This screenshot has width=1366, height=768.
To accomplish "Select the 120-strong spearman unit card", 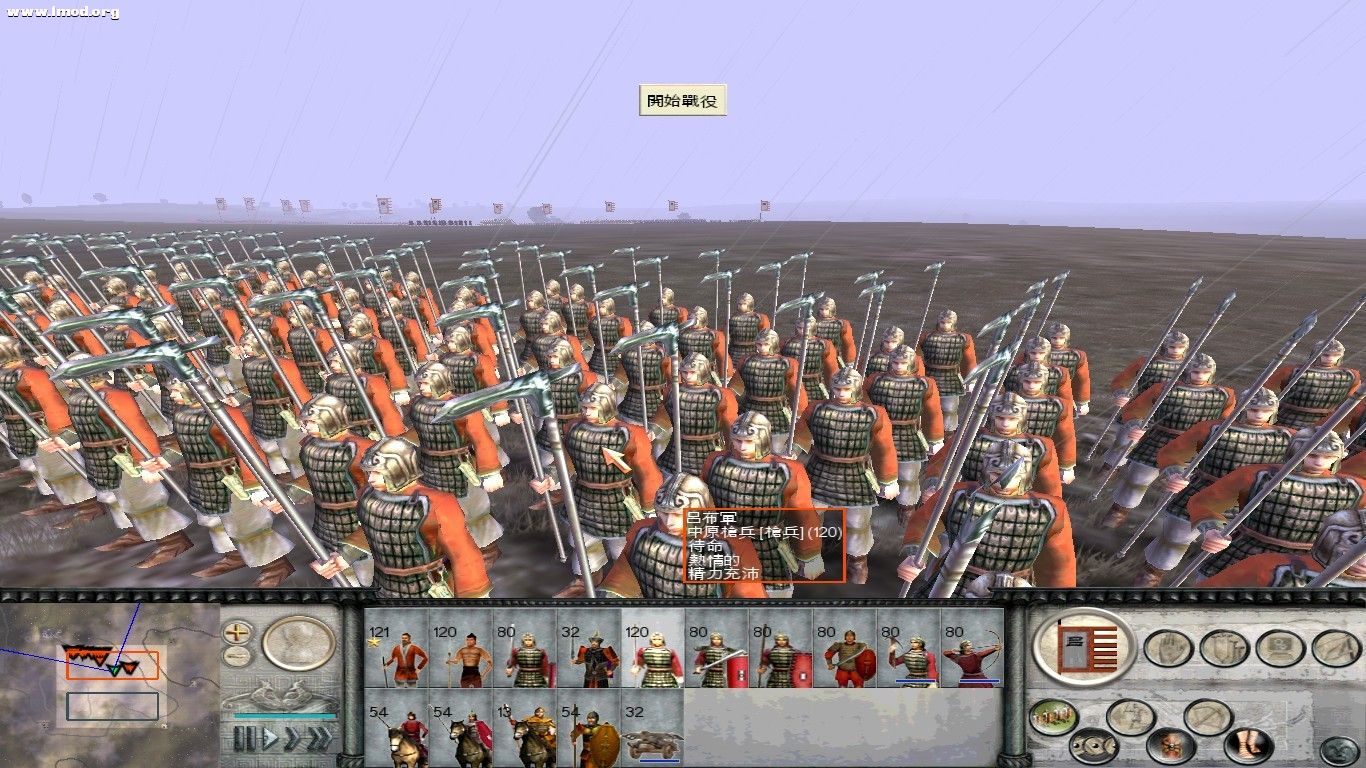I will pyautogui.click(x=645, y=655).
